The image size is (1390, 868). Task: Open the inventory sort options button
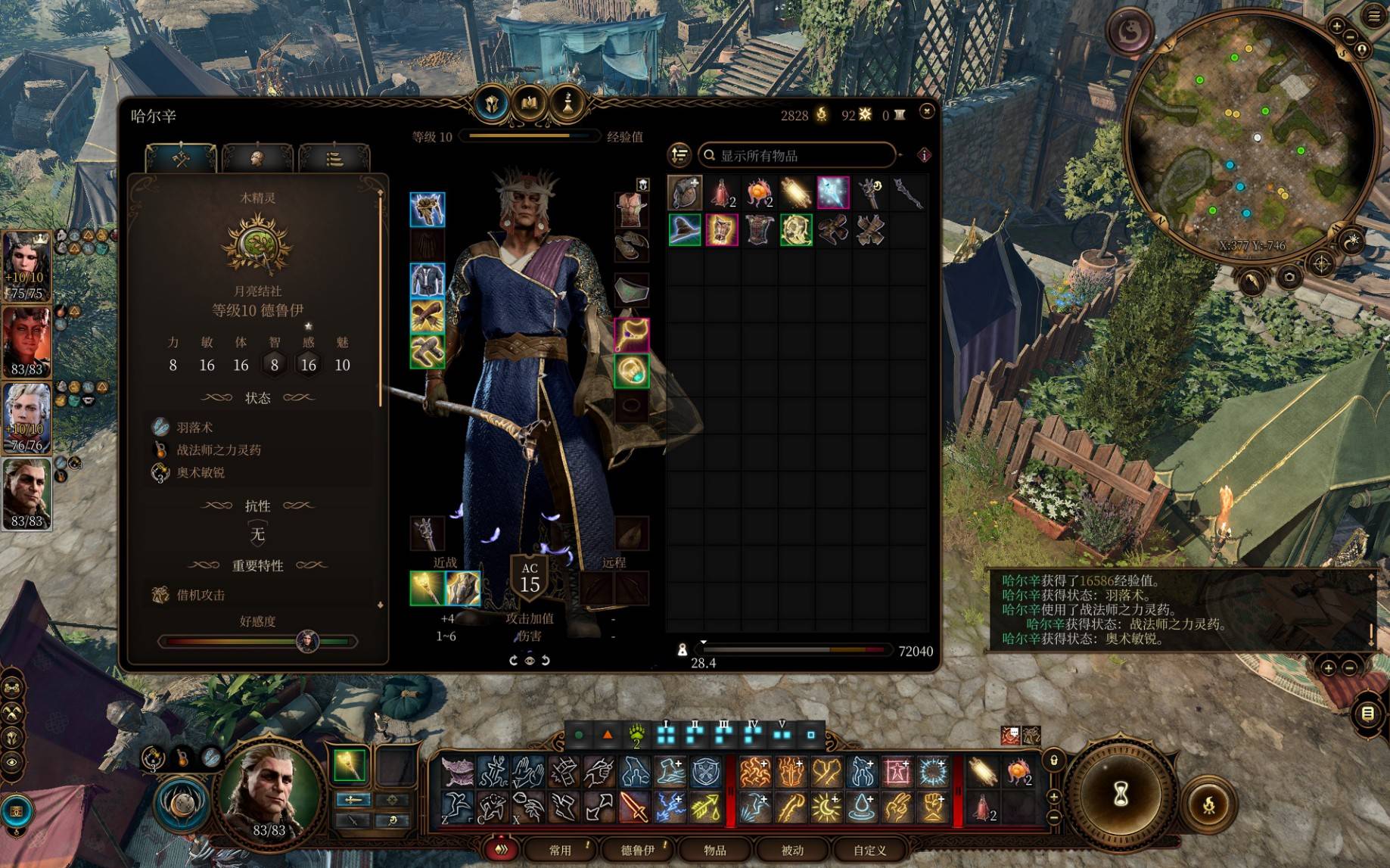point(679,155)
